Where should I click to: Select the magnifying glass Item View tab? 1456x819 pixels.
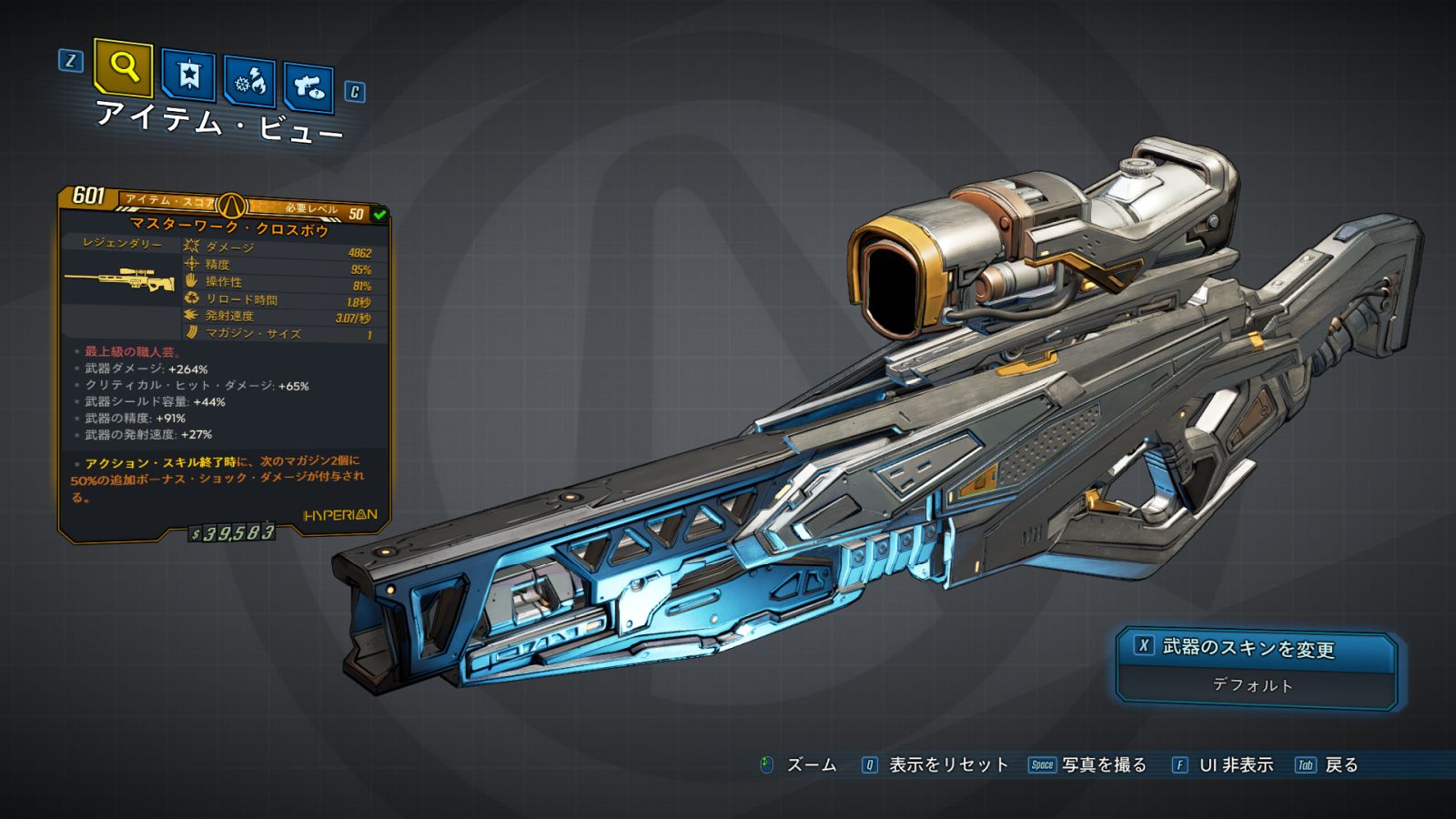coord(123,66)
